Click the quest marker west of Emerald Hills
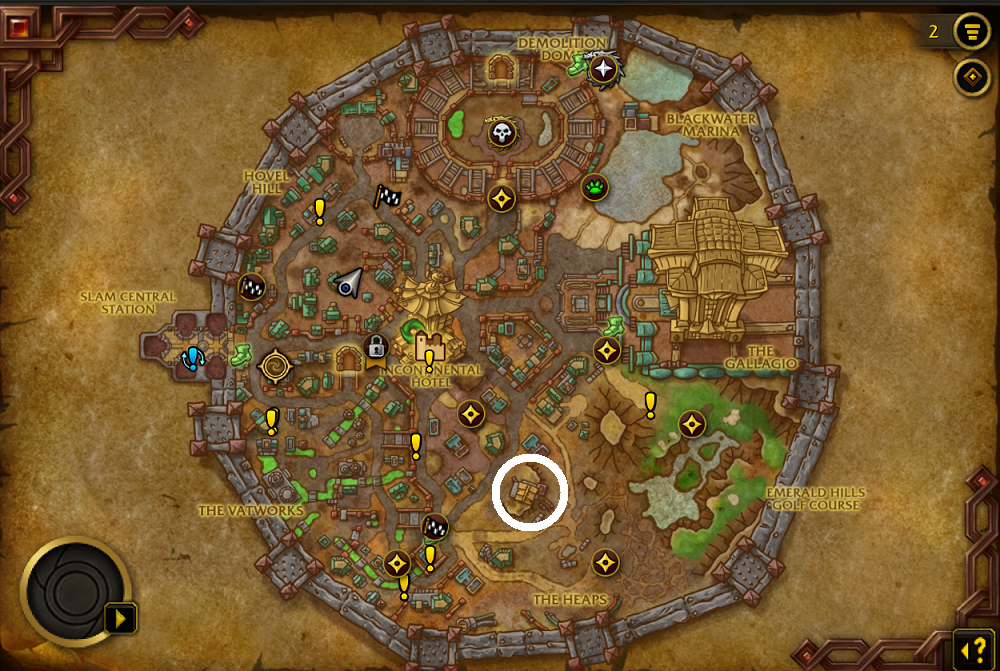The height and width of the screenshot is (671, 1000). (x=650, y=405)
